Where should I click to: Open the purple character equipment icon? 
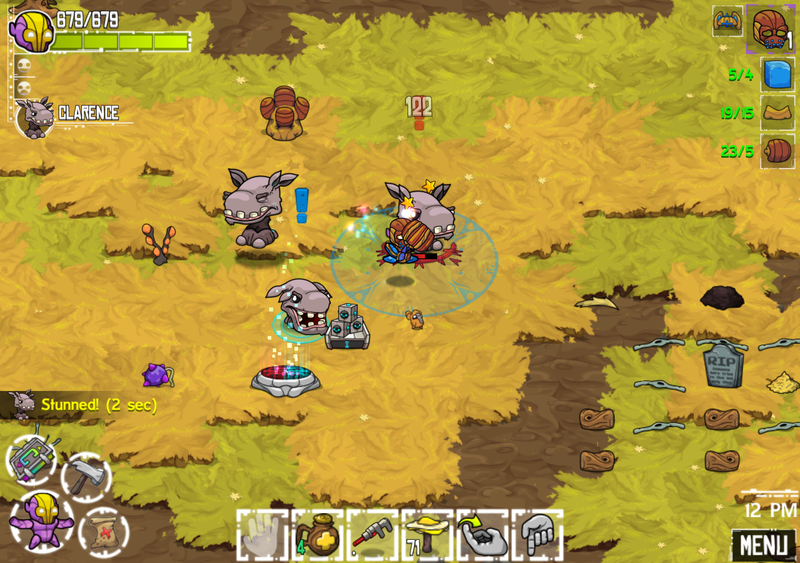[40, 518]
